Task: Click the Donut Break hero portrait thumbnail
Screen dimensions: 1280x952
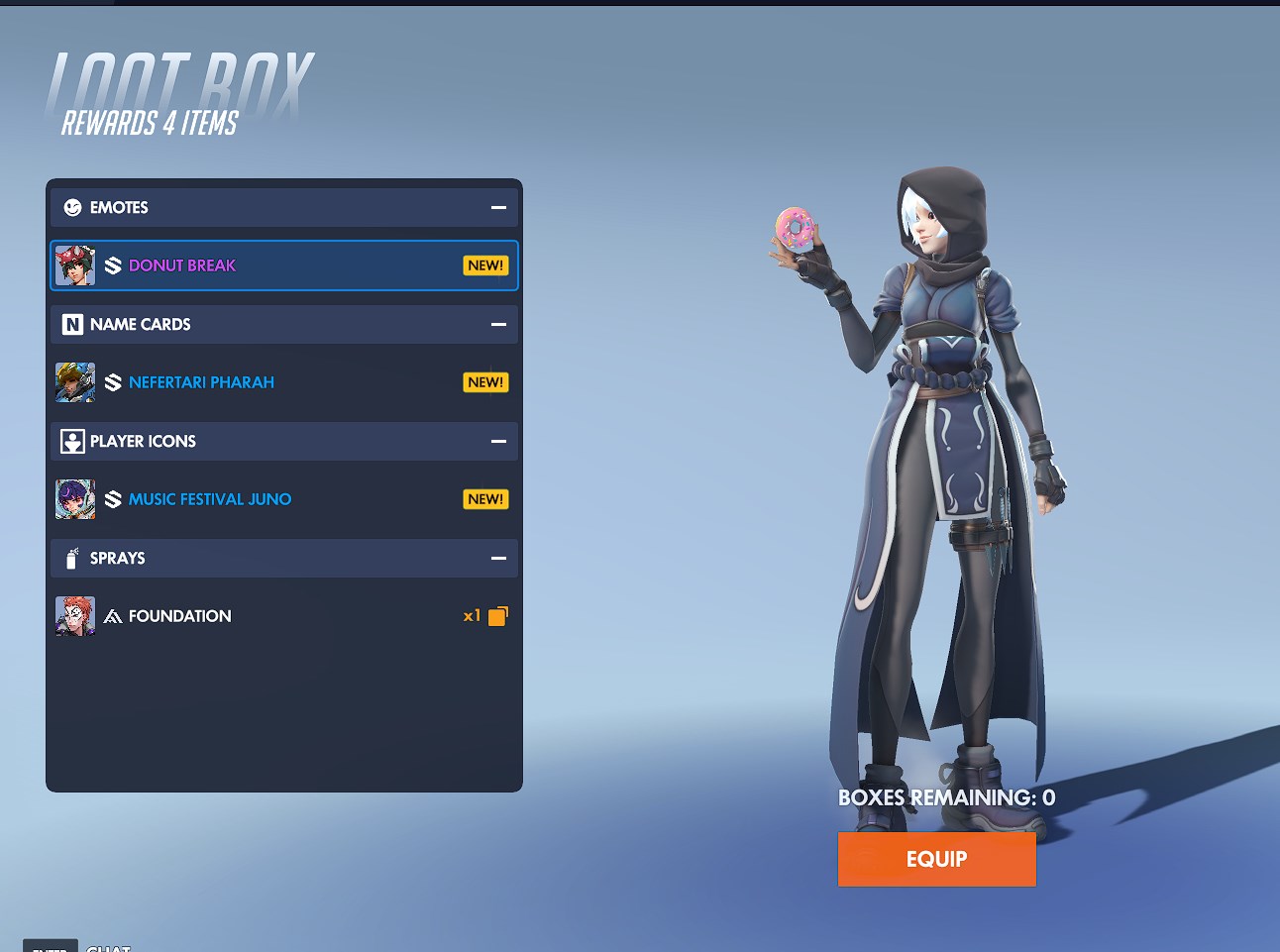Action: (75, 265)
